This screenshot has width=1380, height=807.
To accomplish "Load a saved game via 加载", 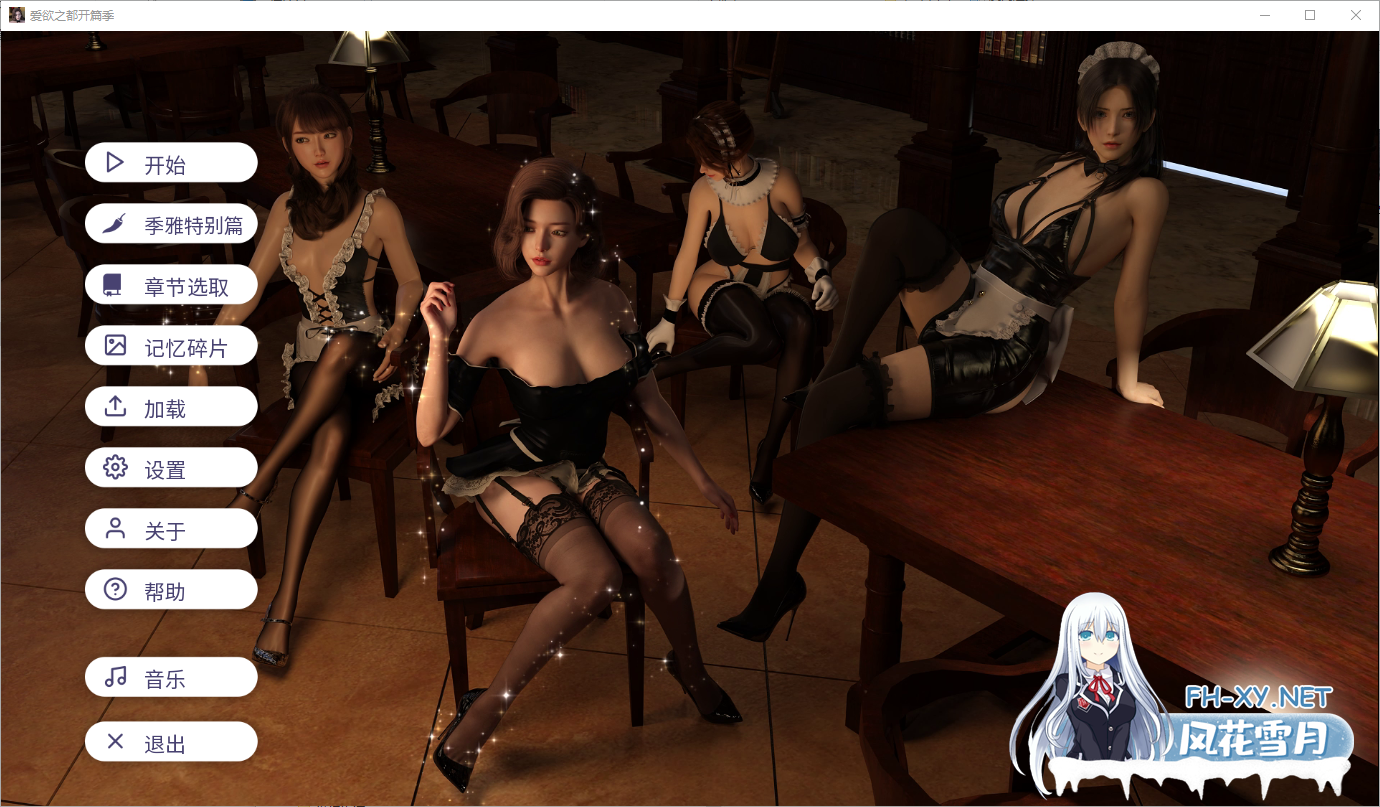I will tap(170, 406).
